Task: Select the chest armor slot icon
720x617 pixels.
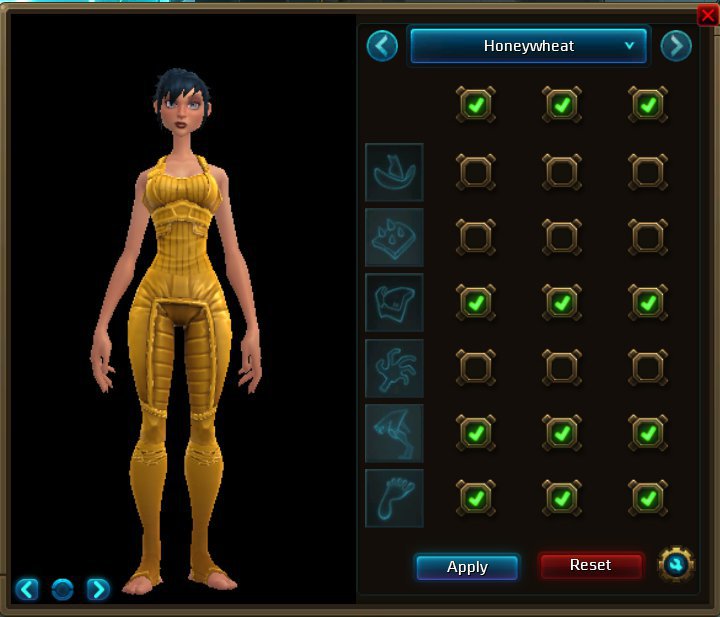Action: (394, 302)
